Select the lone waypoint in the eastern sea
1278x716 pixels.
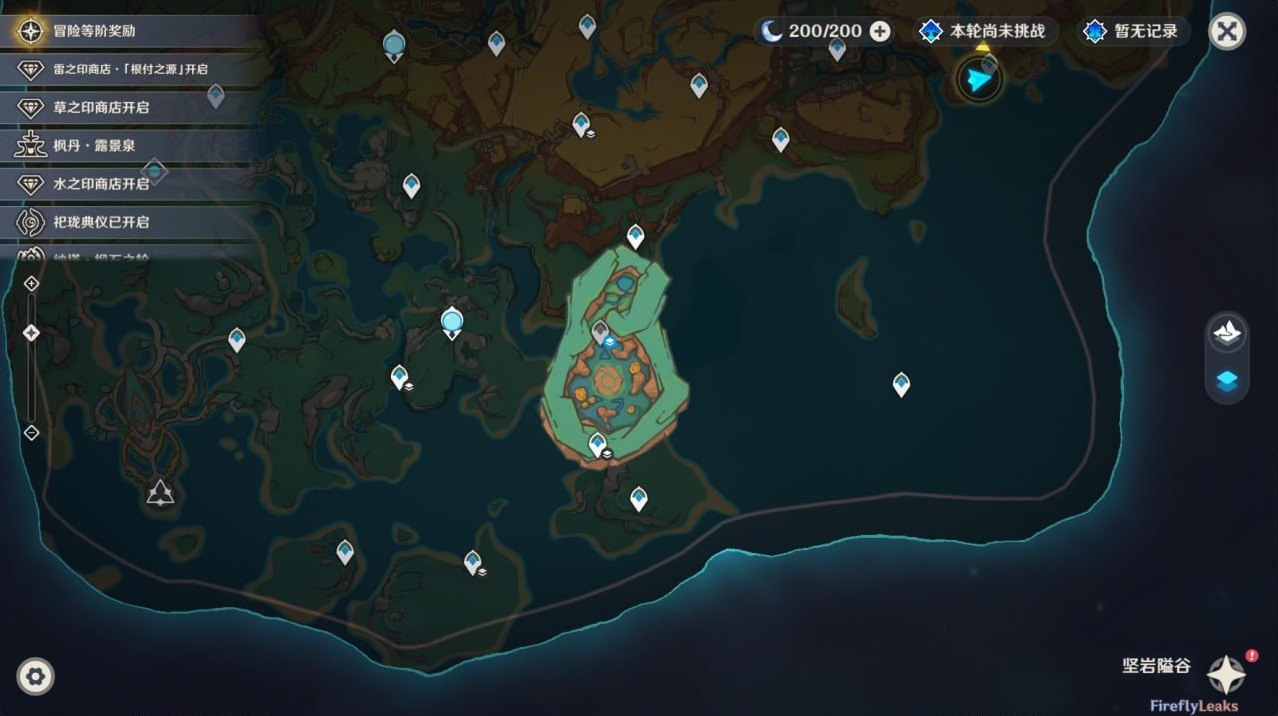click(901, 384)
